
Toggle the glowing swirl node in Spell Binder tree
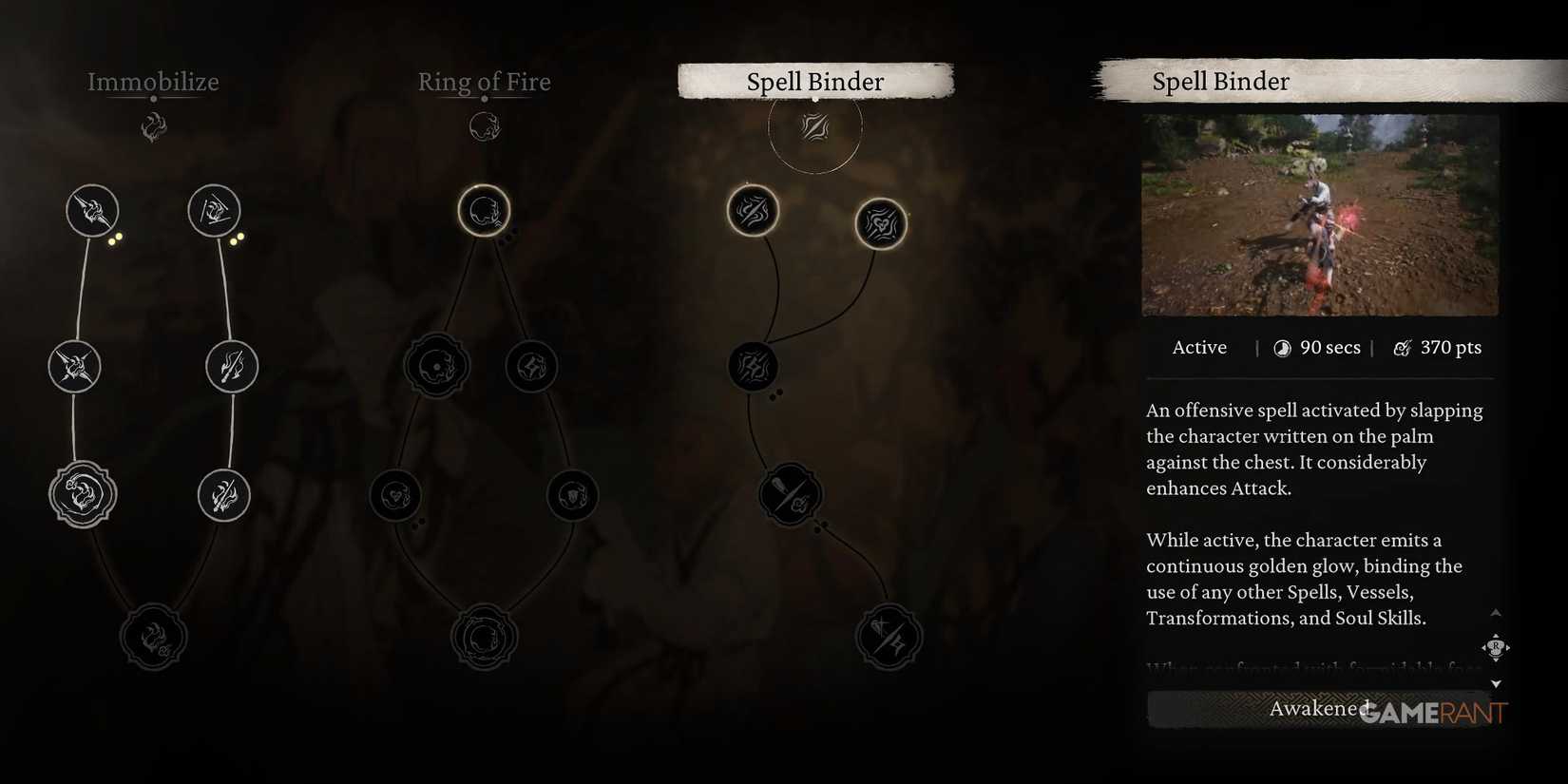coord(754,211)
